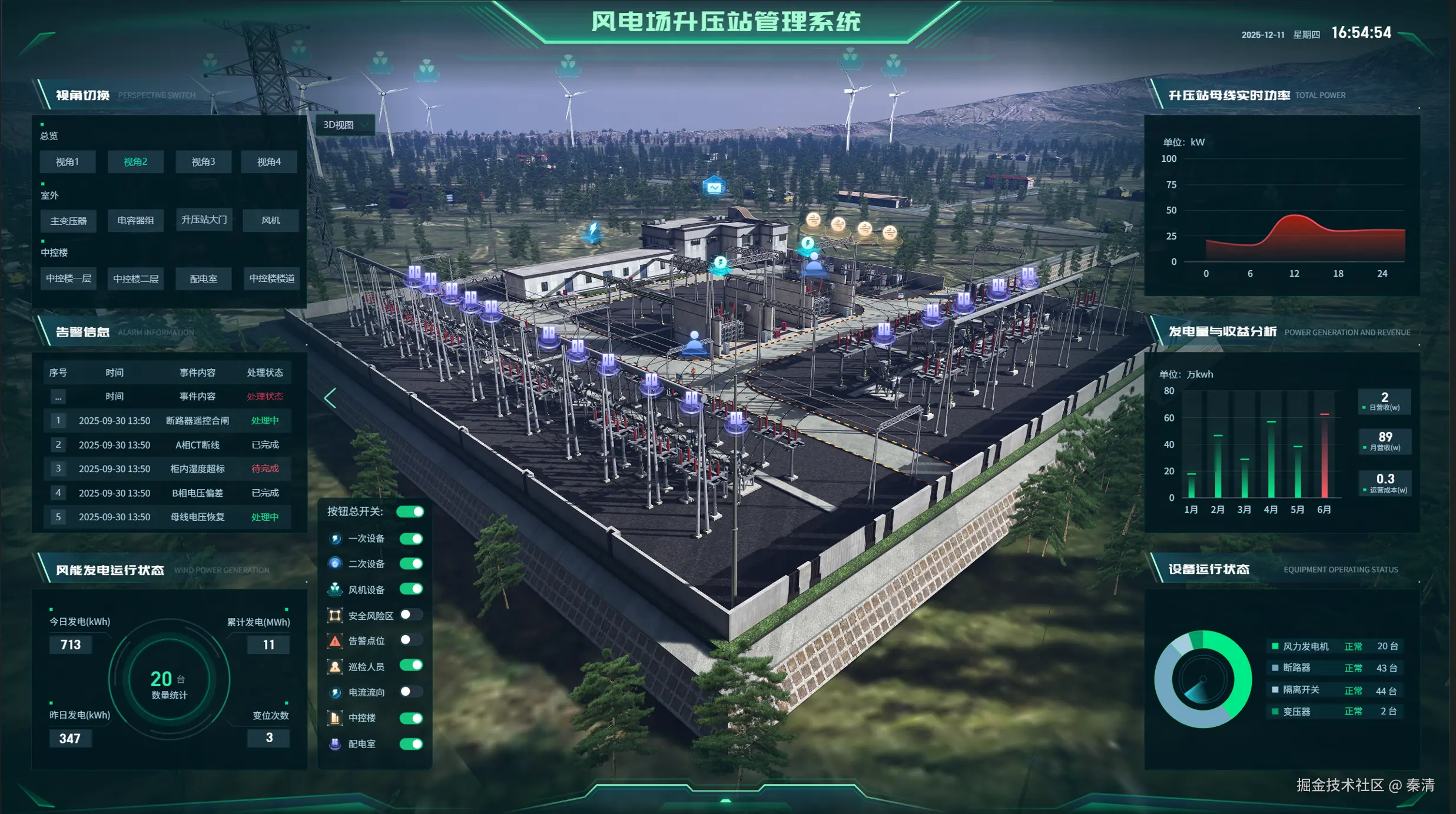Click the 二次设备 equipment icon
1456x814 pixels.
click(x=336, y=563)
